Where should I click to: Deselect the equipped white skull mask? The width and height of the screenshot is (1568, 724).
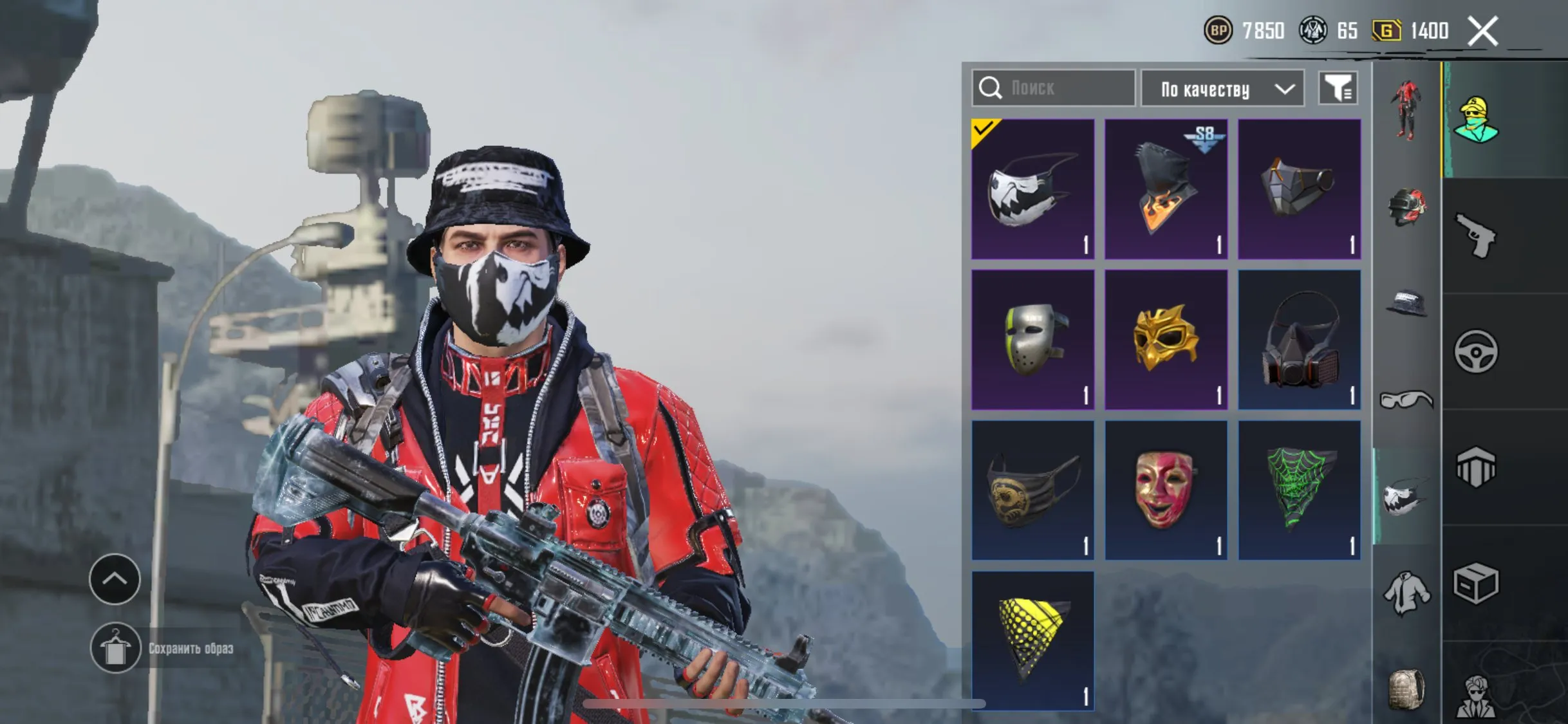1032,187
